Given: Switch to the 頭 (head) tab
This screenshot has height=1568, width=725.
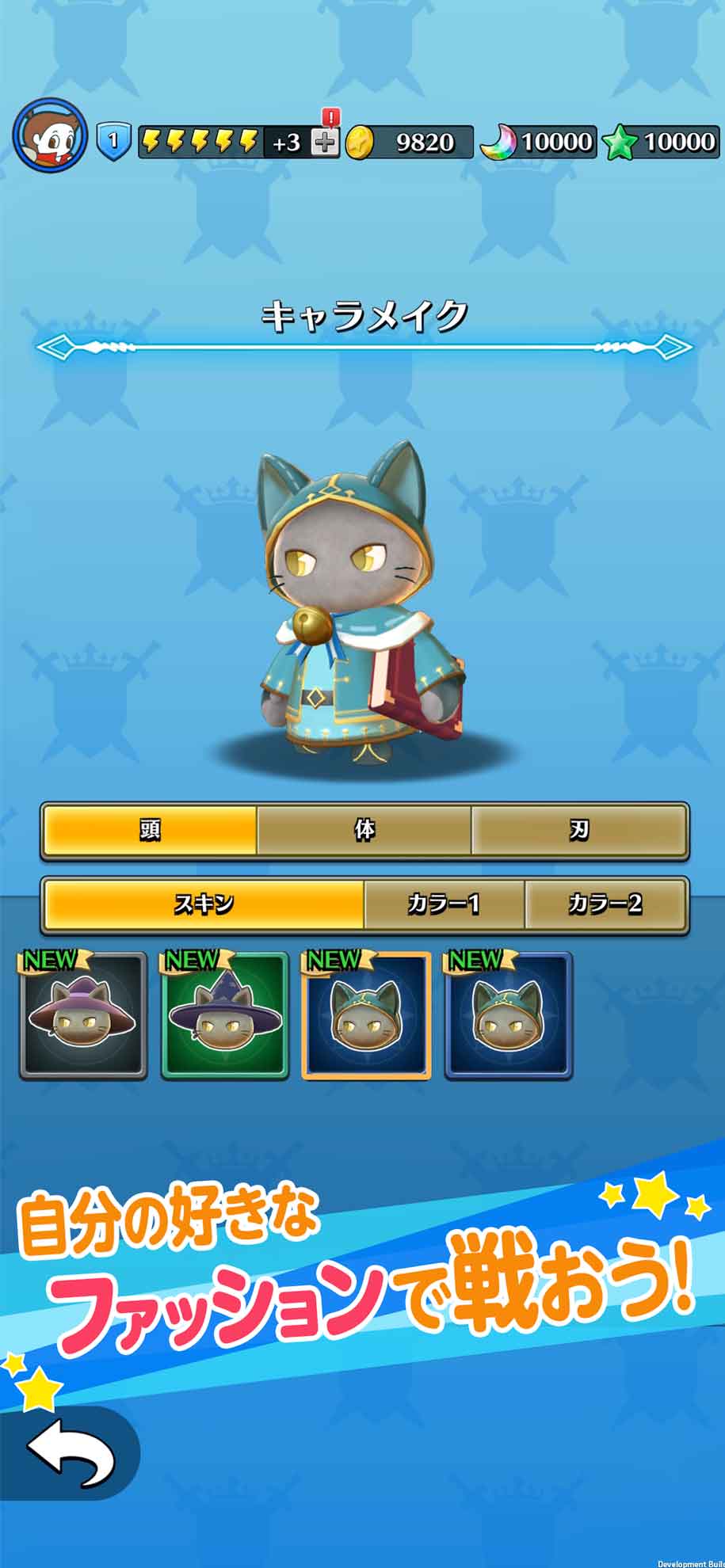Looking at the screenshot, I should (151, 830).
